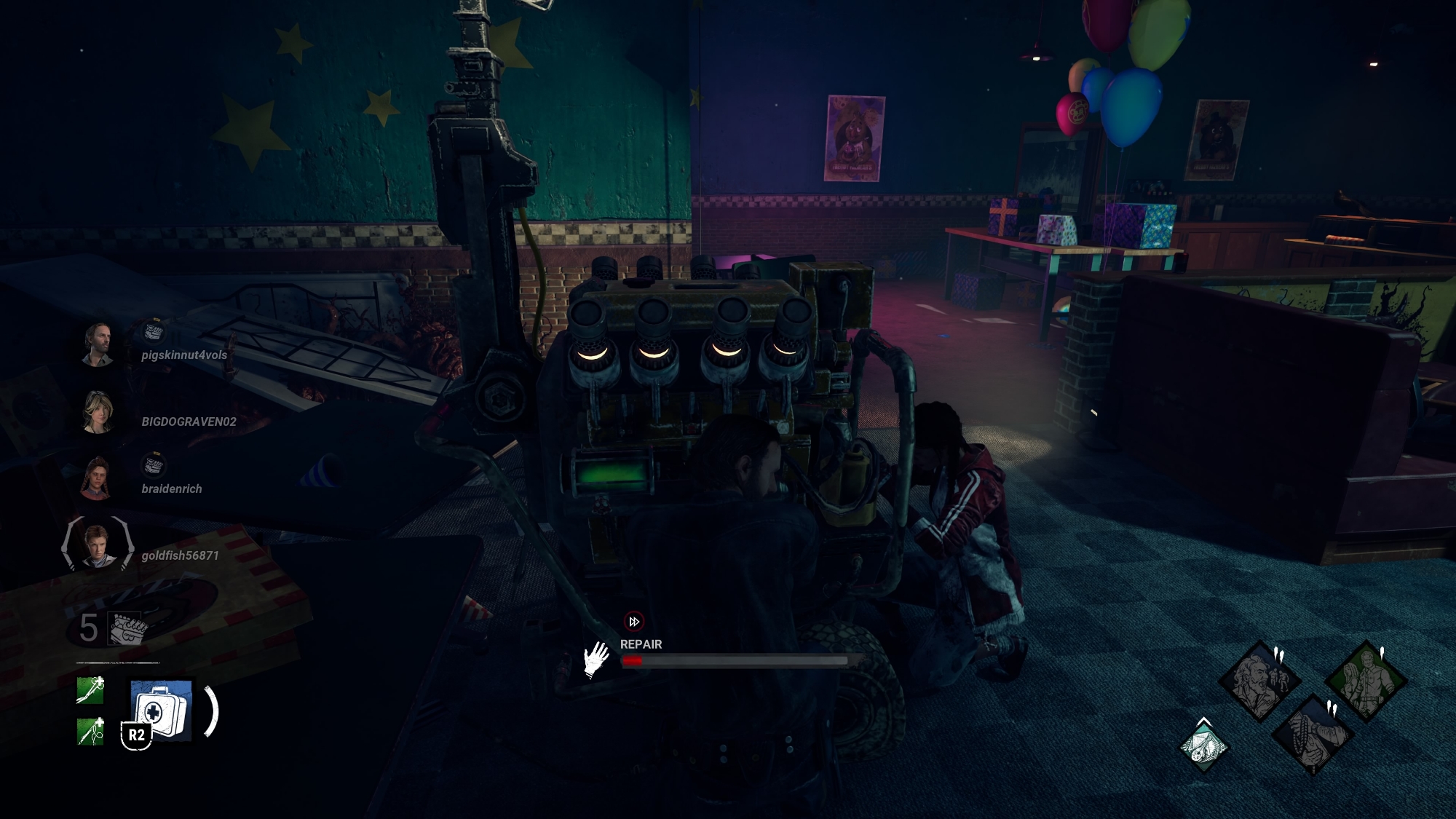Click the generators remaining icon
Image resolution: width=1456 pixels, height=819 pixels.
(x=127, y=628)
